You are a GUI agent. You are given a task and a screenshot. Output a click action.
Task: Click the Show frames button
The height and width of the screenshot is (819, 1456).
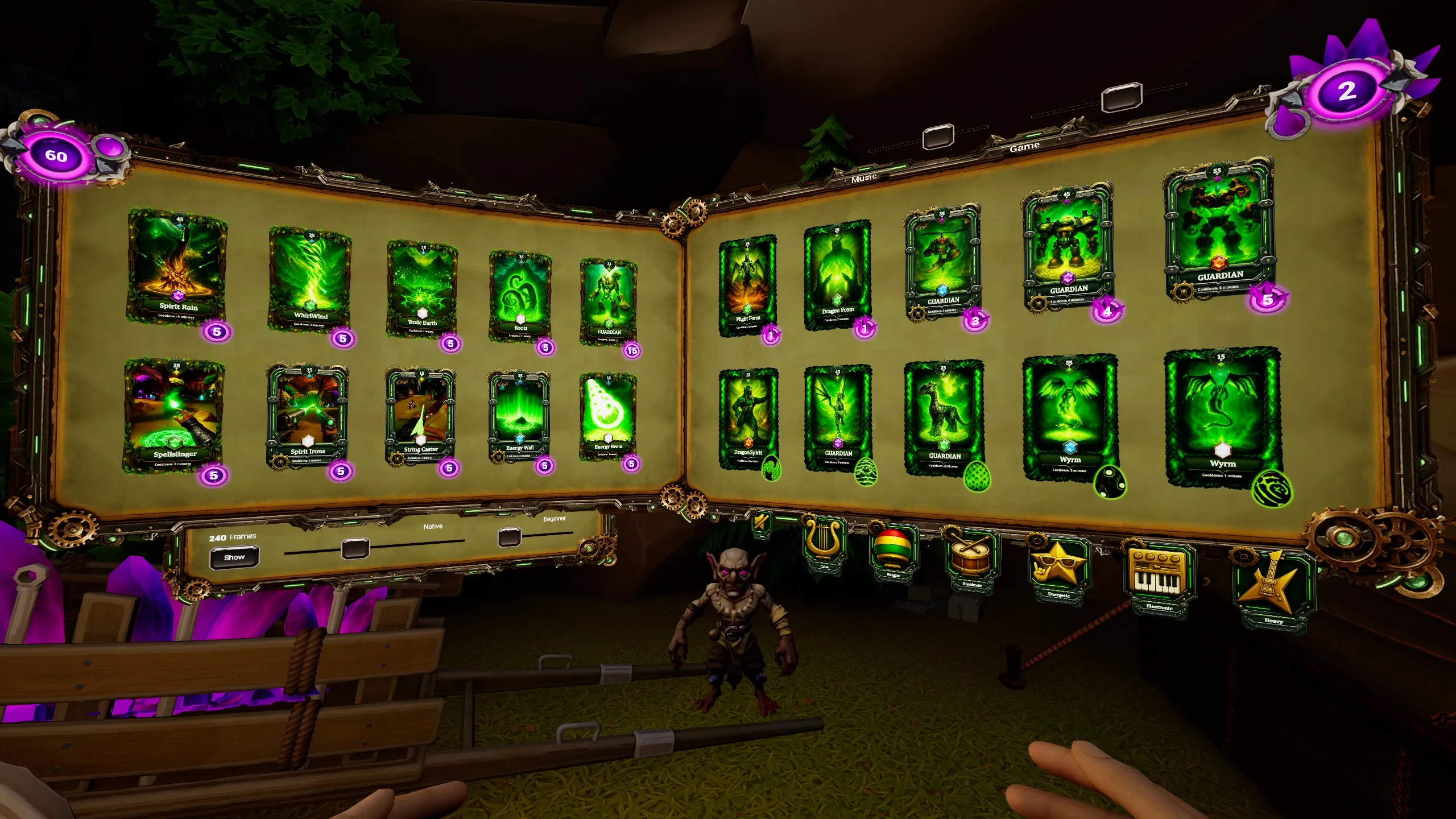point(234,557)
